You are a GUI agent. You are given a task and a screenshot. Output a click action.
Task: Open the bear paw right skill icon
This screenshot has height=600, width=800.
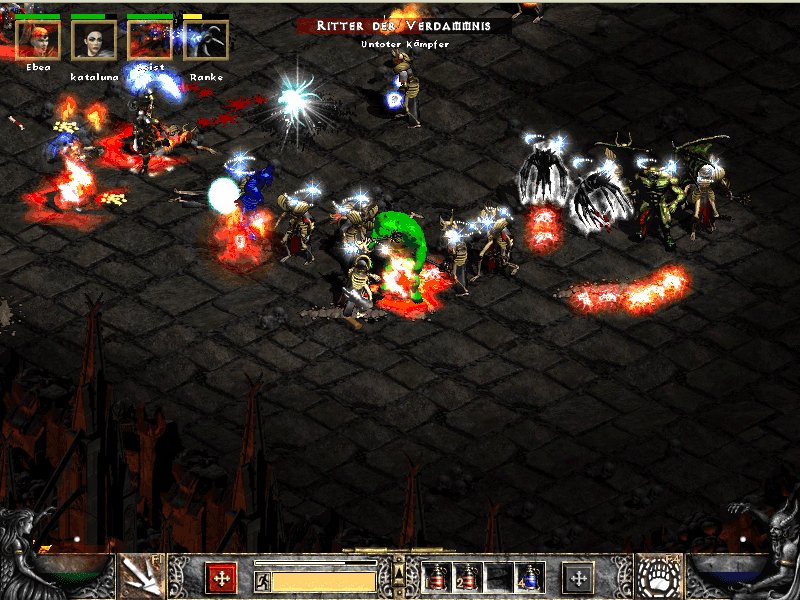pyautogui.click(x=659, y=576)
